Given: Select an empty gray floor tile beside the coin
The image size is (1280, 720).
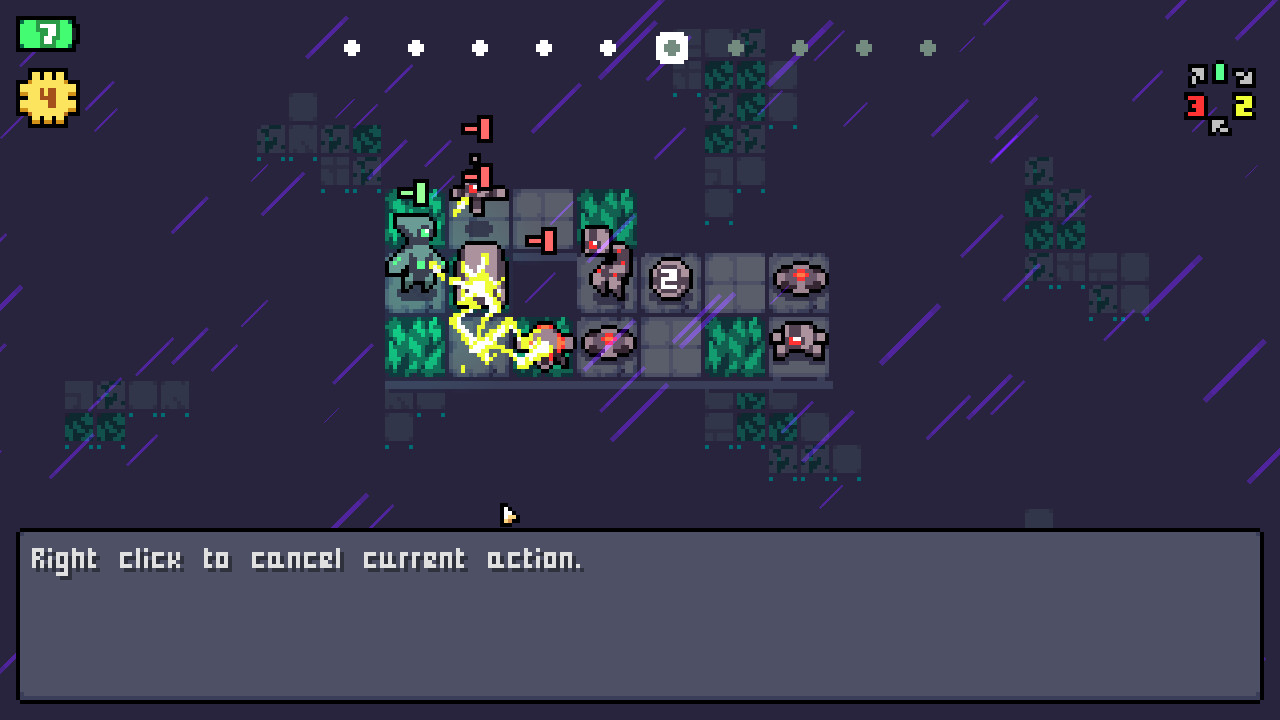Looking at the screenshot, I should point(735,281).
